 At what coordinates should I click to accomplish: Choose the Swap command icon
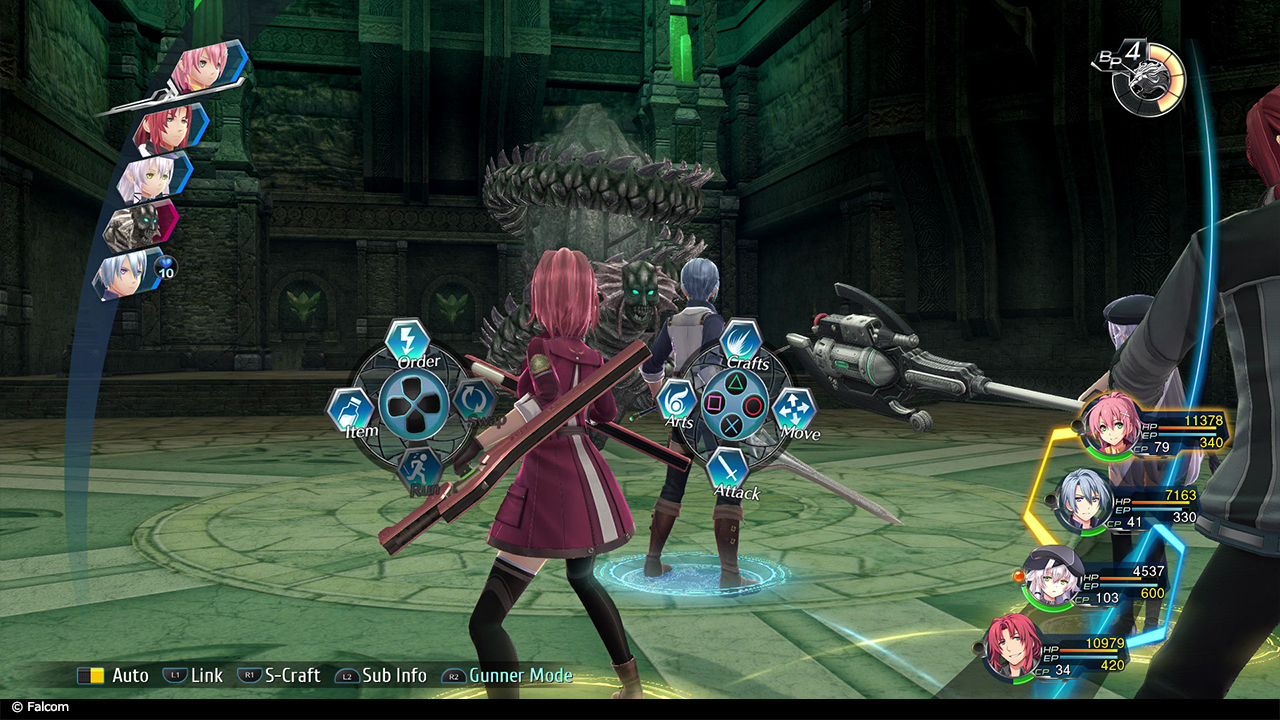pyautogui.click(x=474, y=401)
